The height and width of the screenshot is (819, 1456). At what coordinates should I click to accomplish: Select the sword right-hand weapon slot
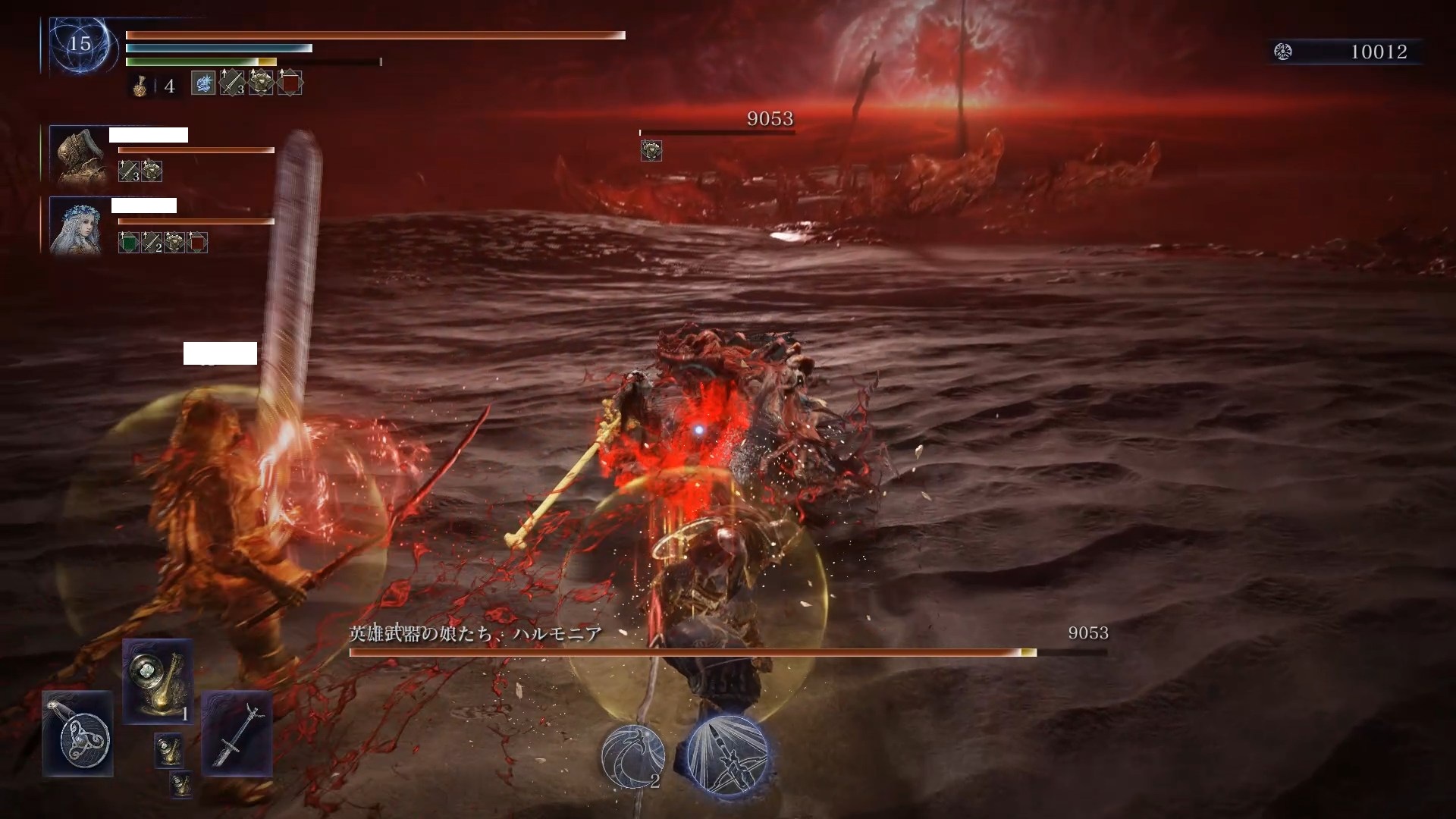click(237, 733)
